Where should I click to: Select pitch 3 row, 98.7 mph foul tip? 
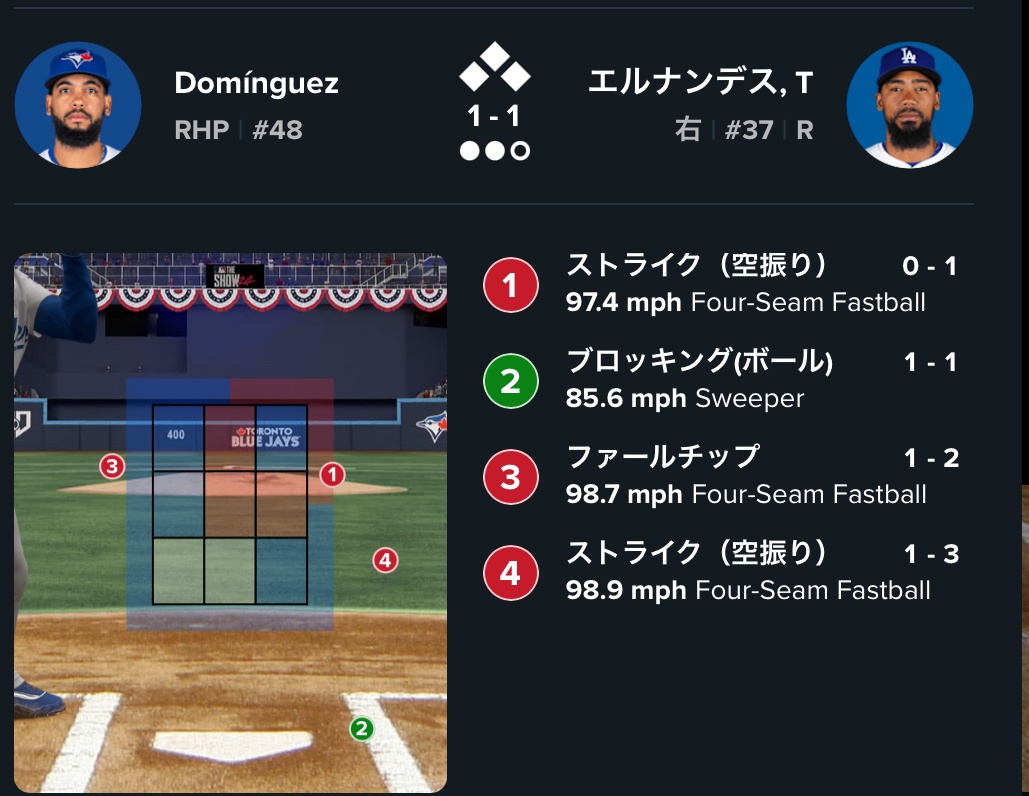pyautogui.click(x=720, y=476)
